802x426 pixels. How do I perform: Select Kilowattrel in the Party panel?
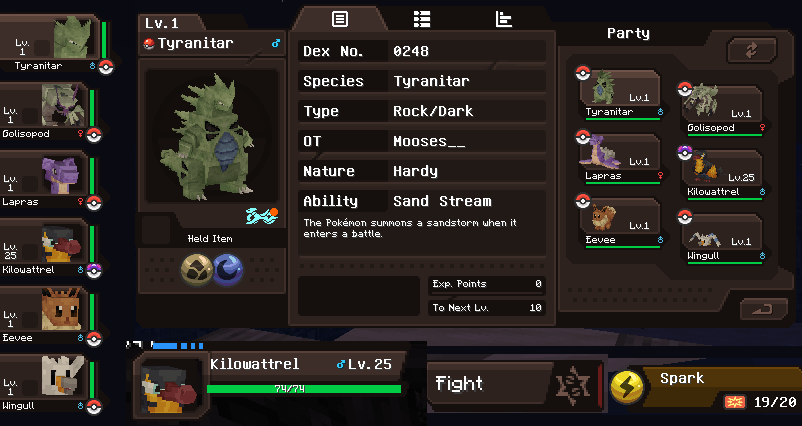click(x=722, y=172)
